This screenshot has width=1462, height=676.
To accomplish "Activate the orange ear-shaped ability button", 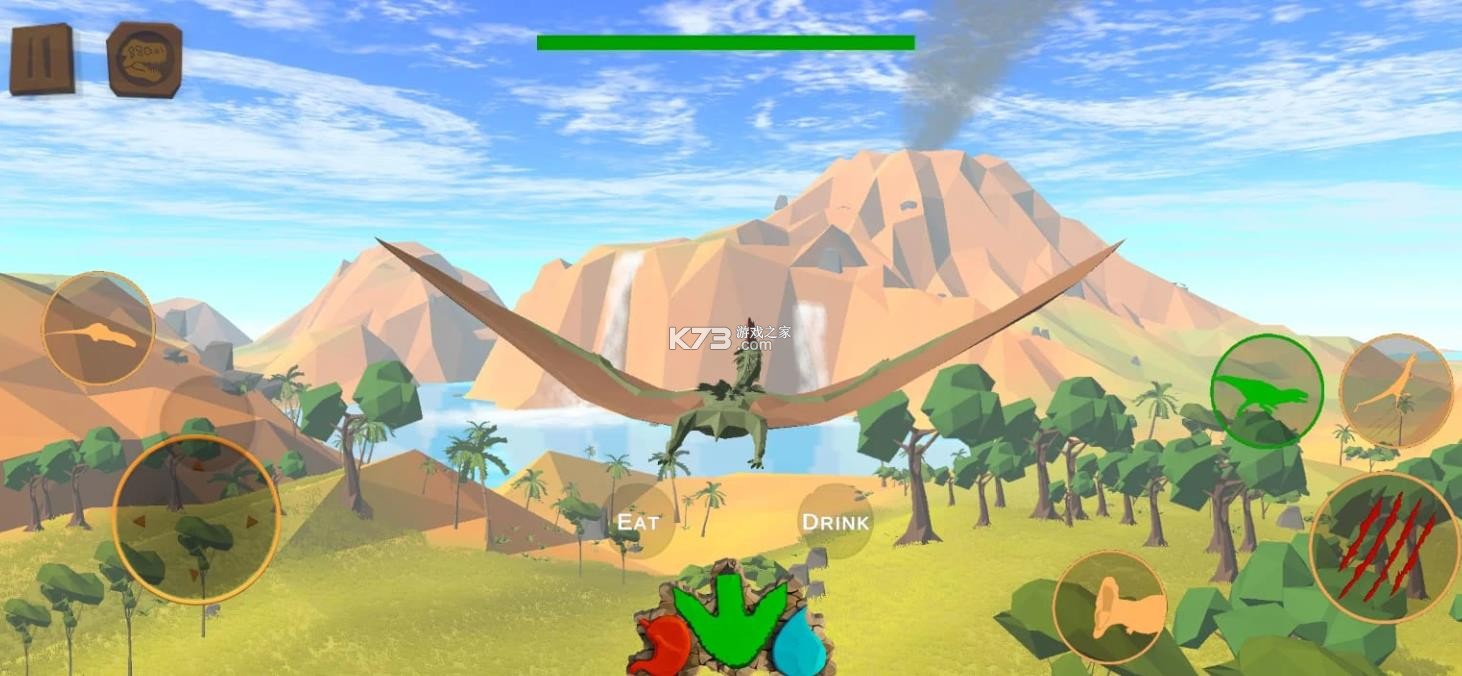I will pos(1110,607).
